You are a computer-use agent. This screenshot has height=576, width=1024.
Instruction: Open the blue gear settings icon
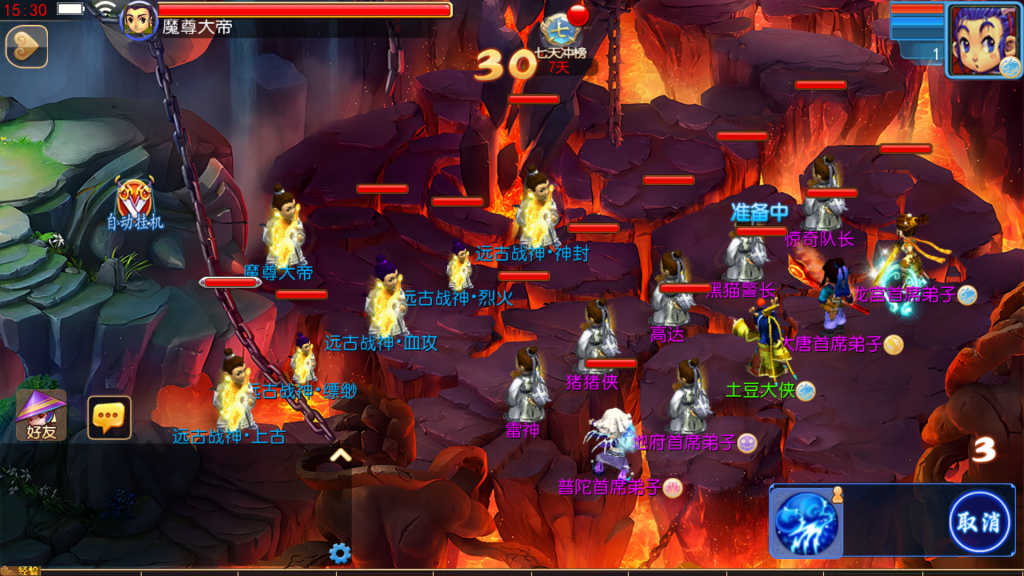(340, 552)
